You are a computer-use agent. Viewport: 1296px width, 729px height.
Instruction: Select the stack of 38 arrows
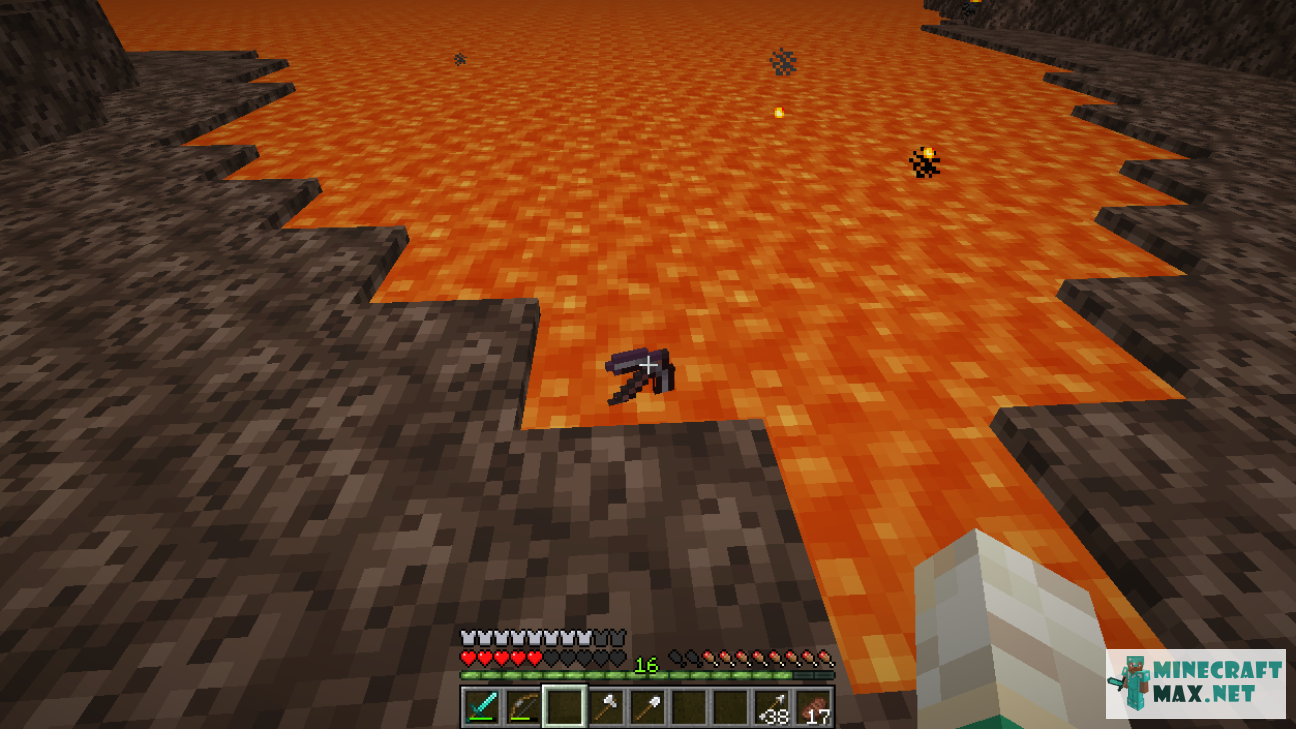(x=773, y=706)
